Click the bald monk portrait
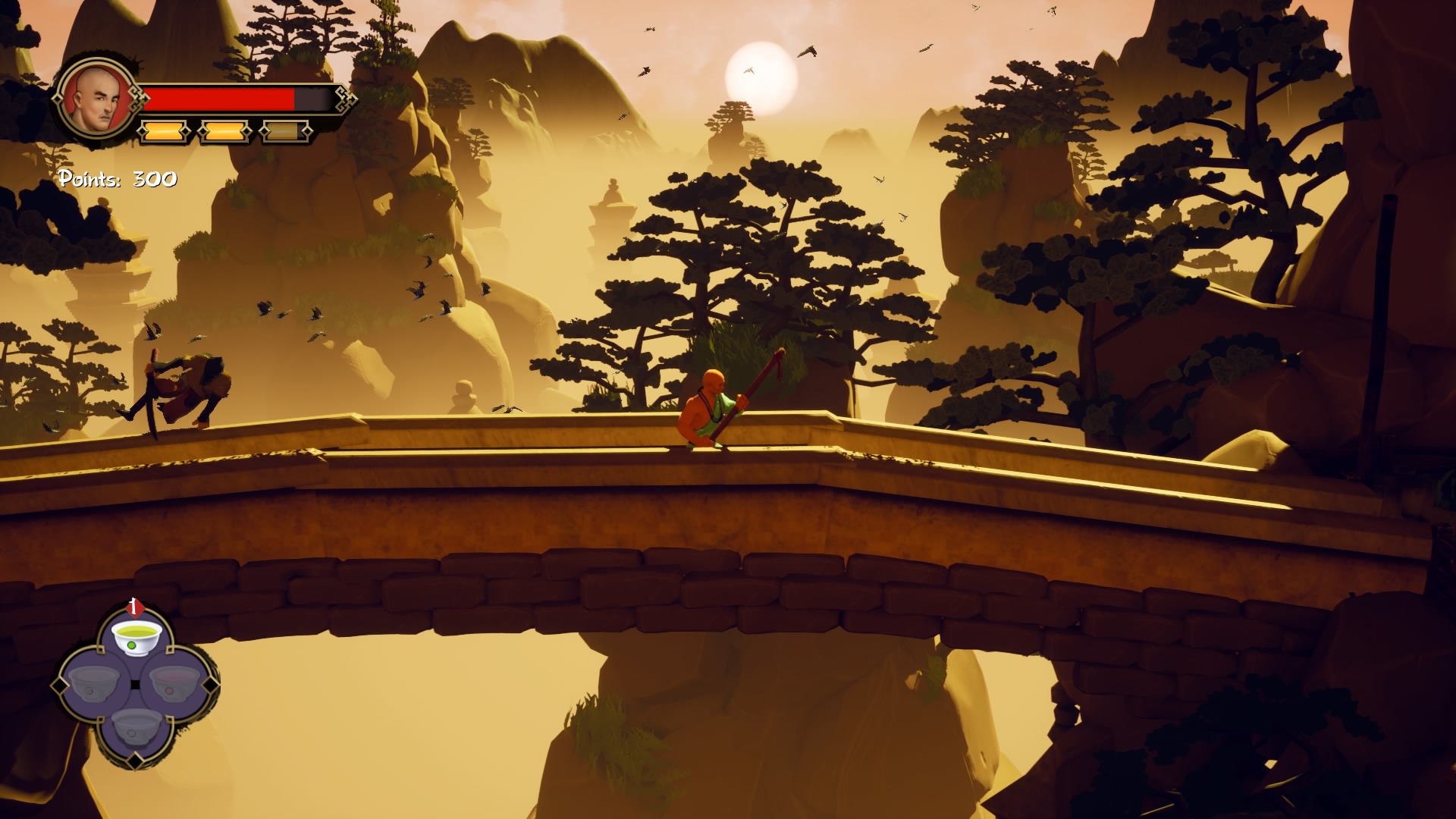 click(95, 99)
